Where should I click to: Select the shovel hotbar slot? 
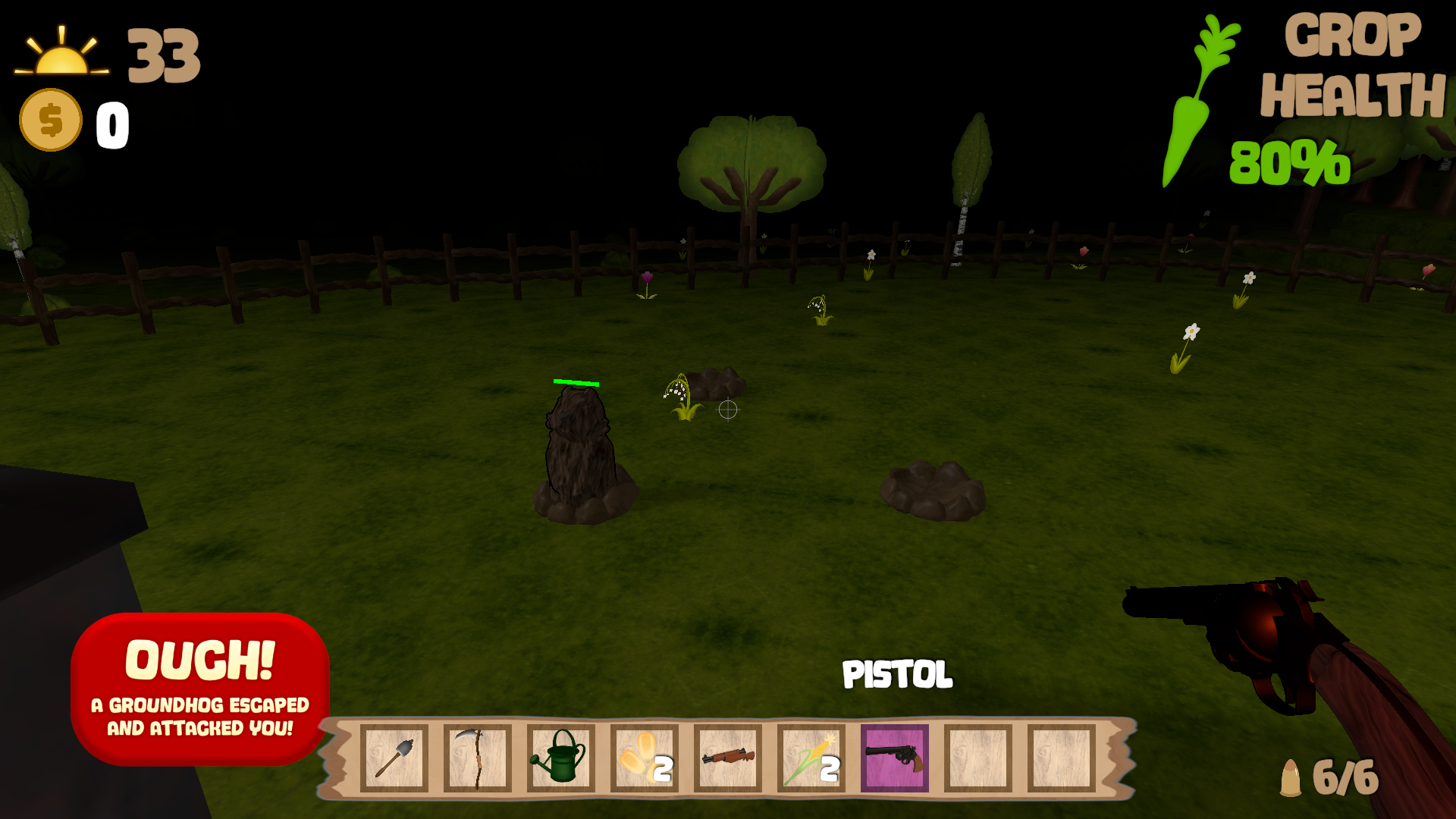pos(394,758)
